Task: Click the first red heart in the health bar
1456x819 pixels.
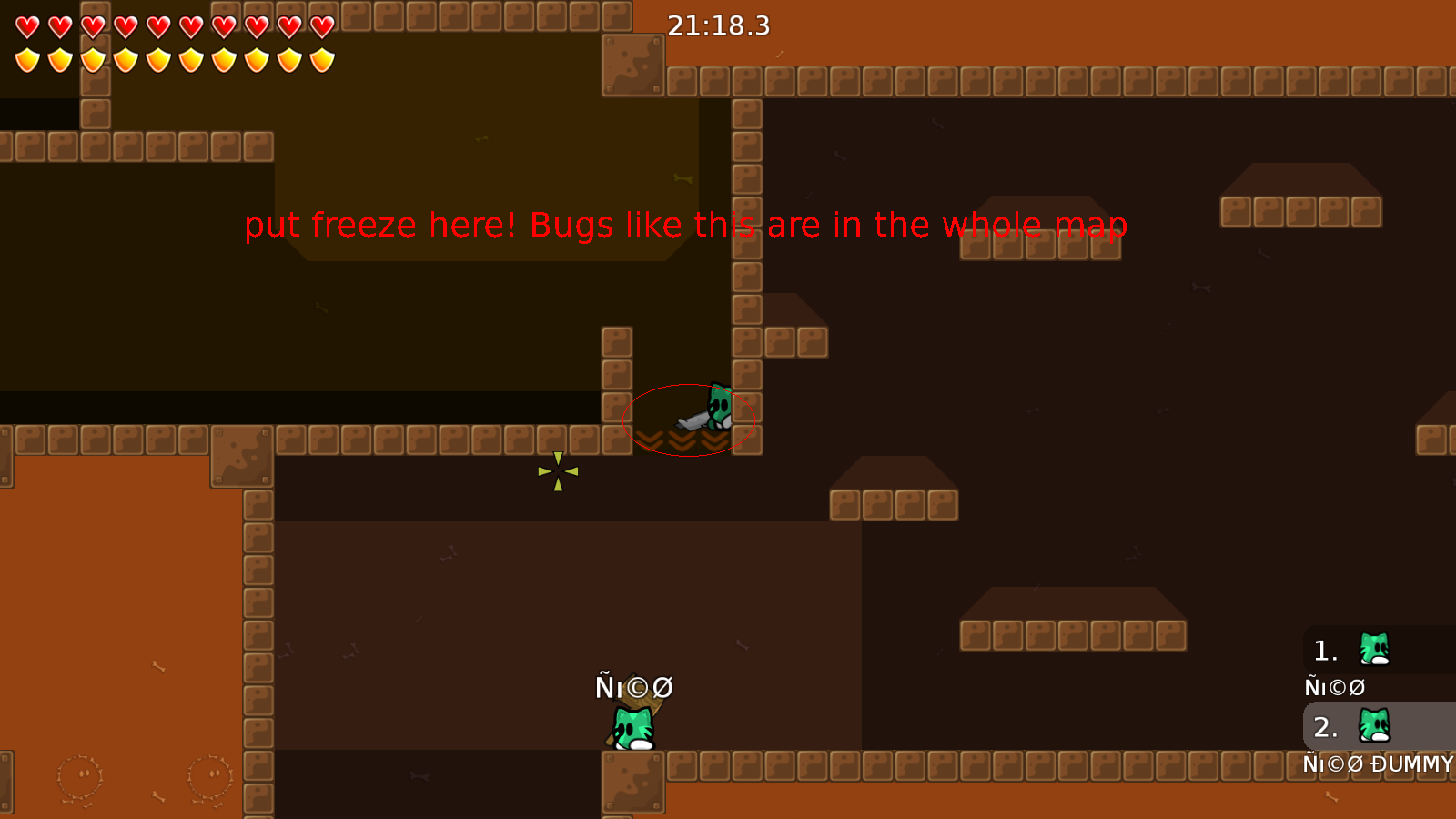Action: [25, 25]
